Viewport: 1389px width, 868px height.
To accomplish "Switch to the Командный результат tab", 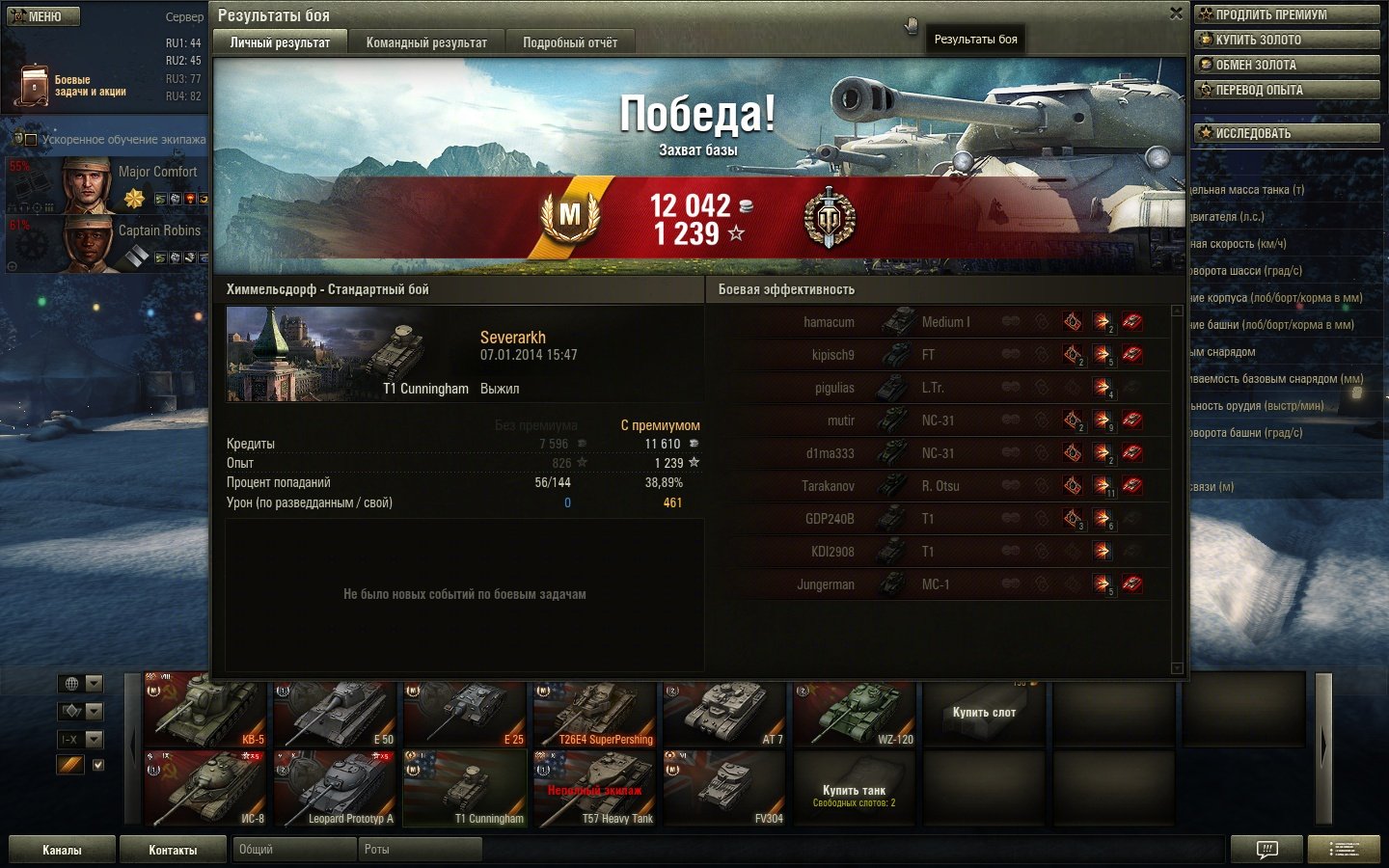I will point(426,42).
